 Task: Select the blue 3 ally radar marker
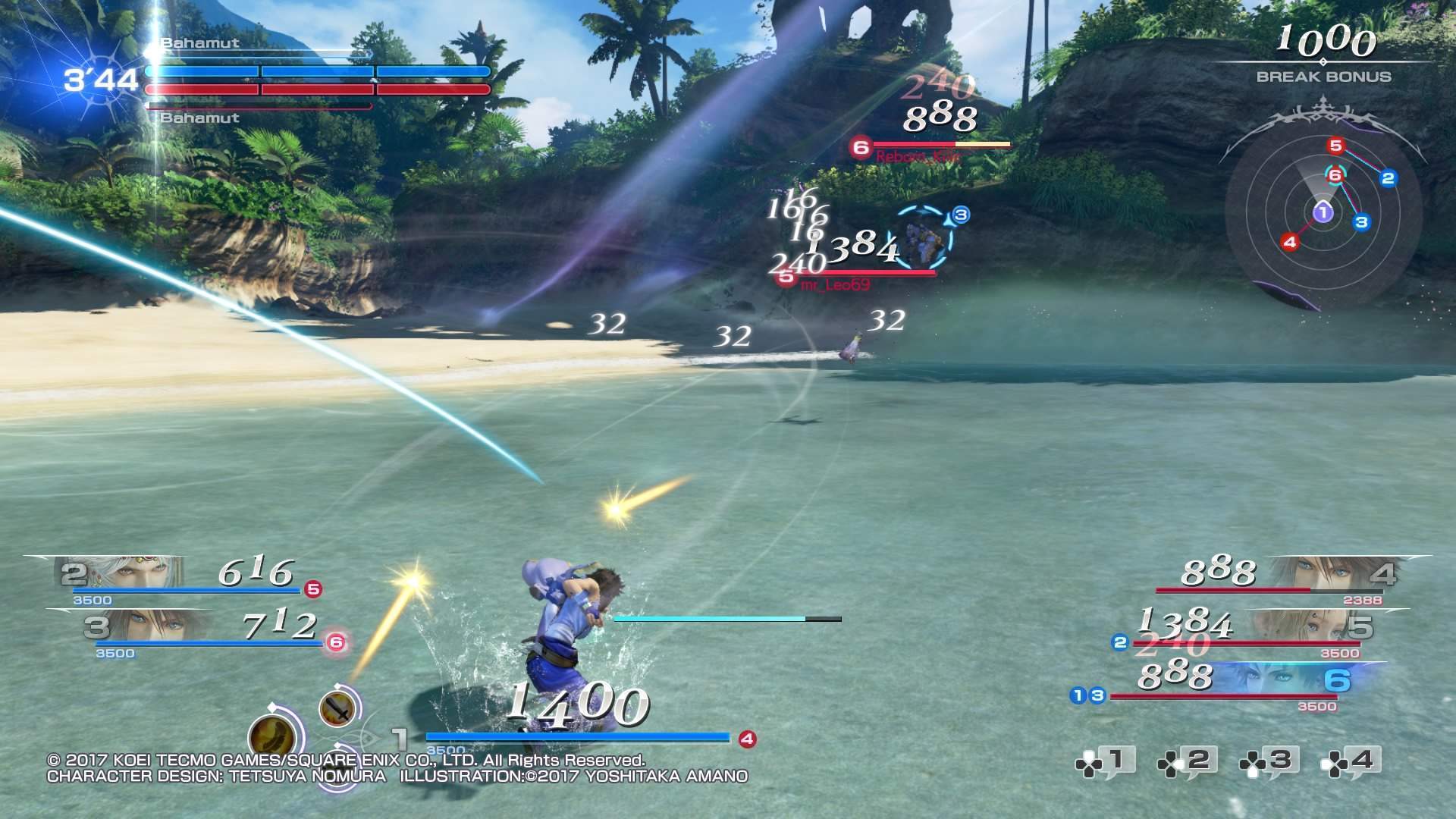click(1361, 222)
